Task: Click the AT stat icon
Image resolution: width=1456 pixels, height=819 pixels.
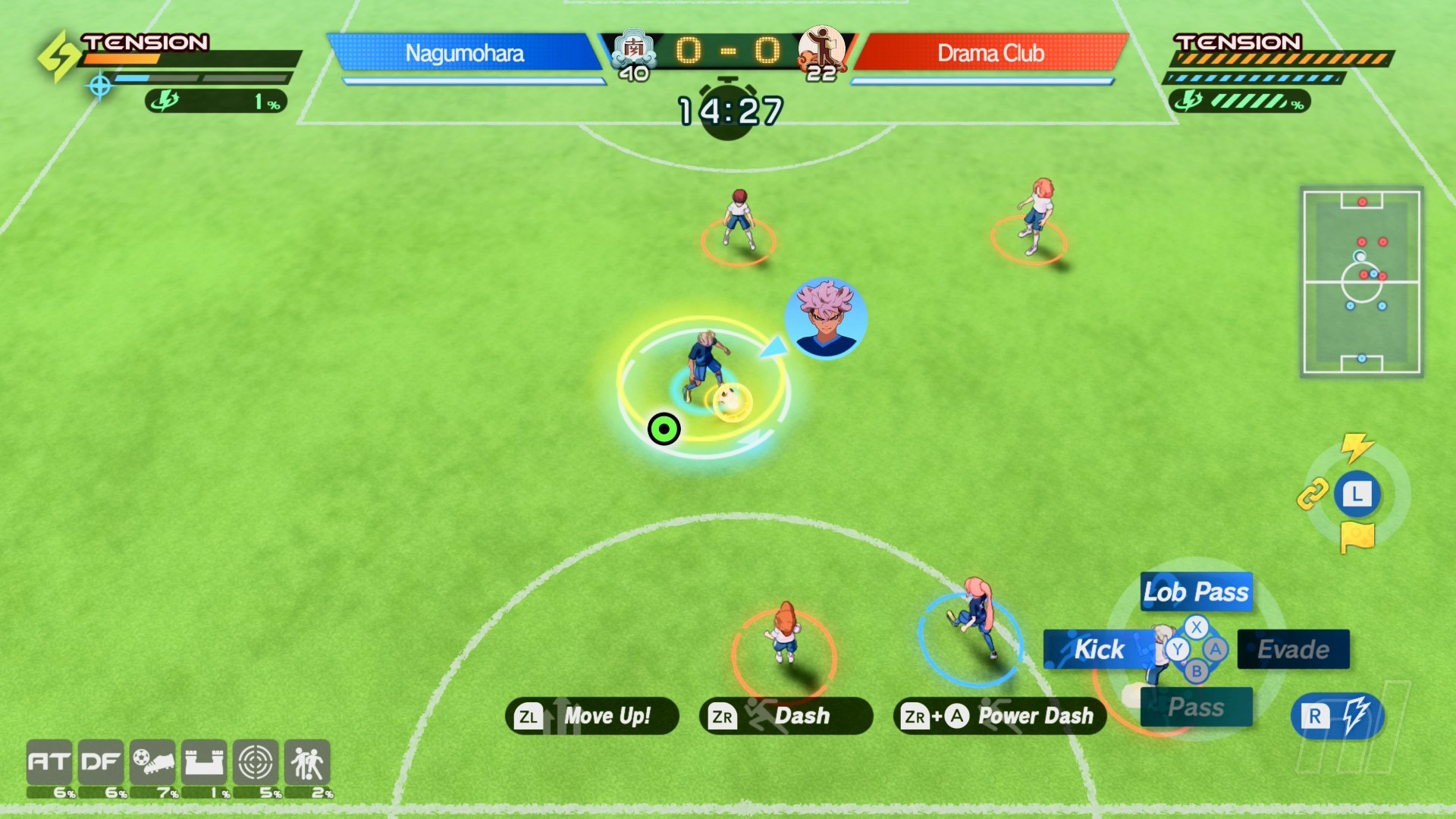Action: [50, 762]
